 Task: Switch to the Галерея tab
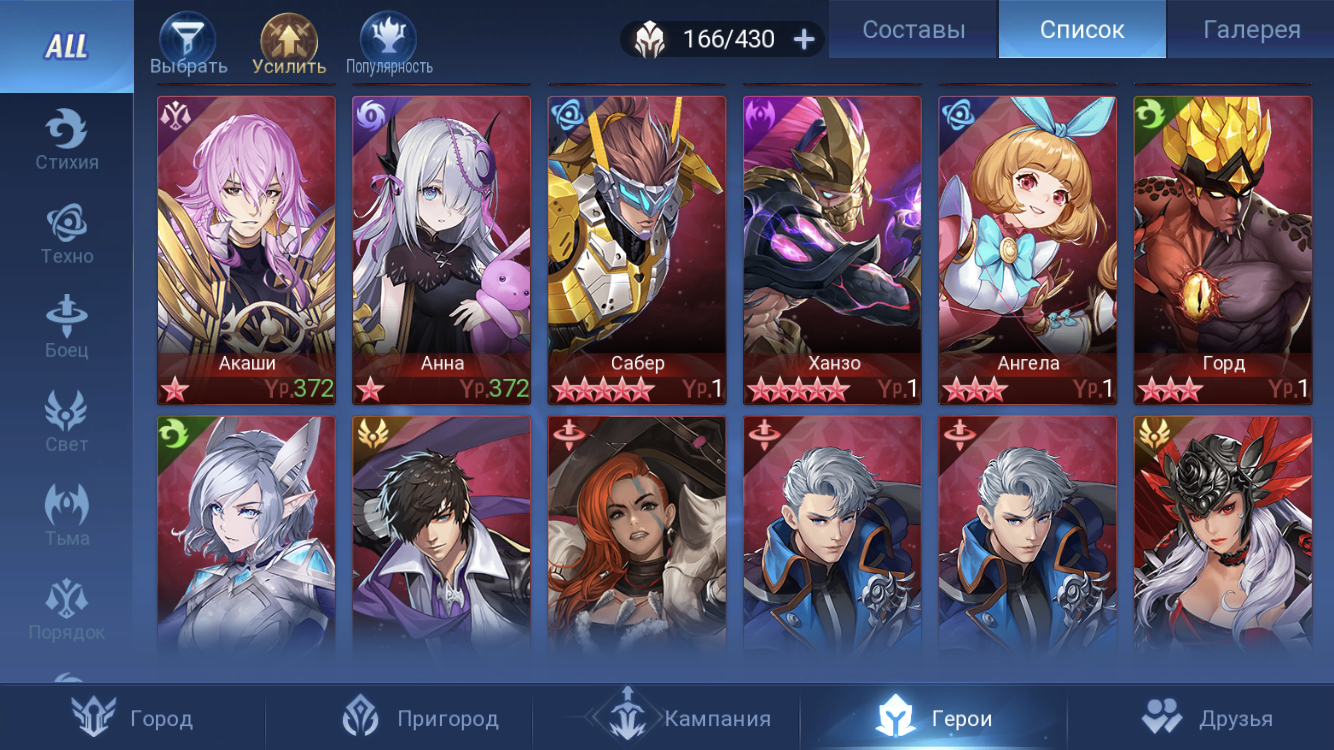tap(1251, 30)
